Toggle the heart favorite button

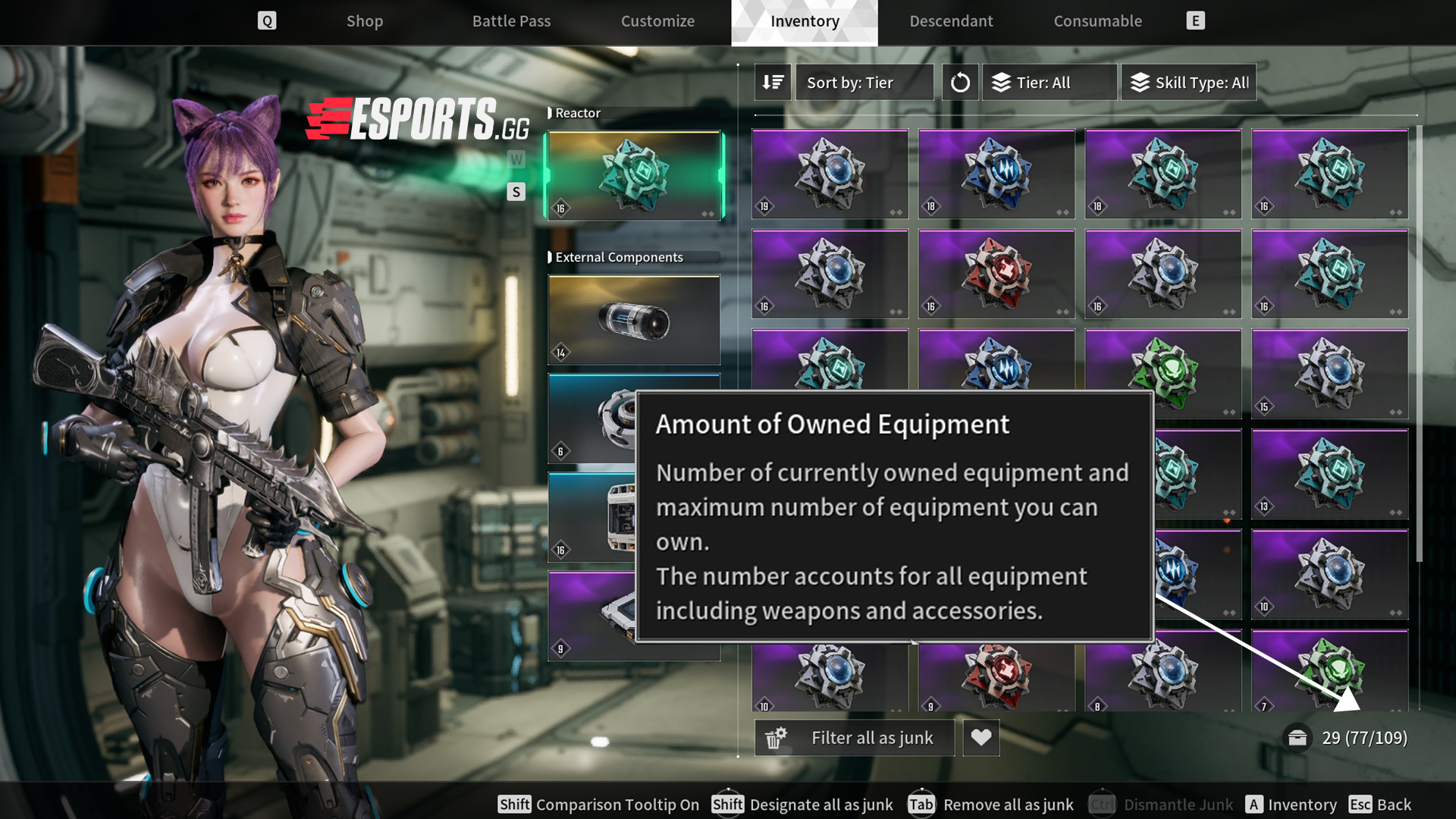click(x=981, y=738)
